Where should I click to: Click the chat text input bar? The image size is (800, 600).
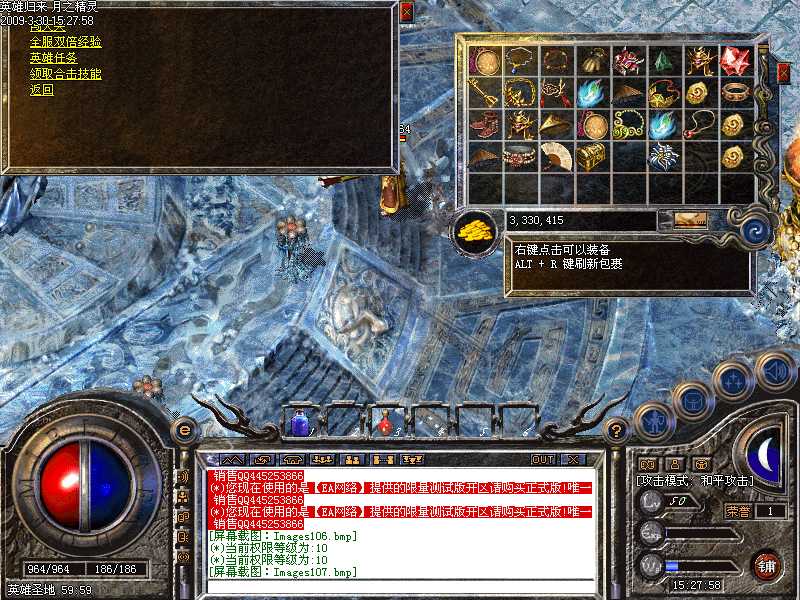400,586
